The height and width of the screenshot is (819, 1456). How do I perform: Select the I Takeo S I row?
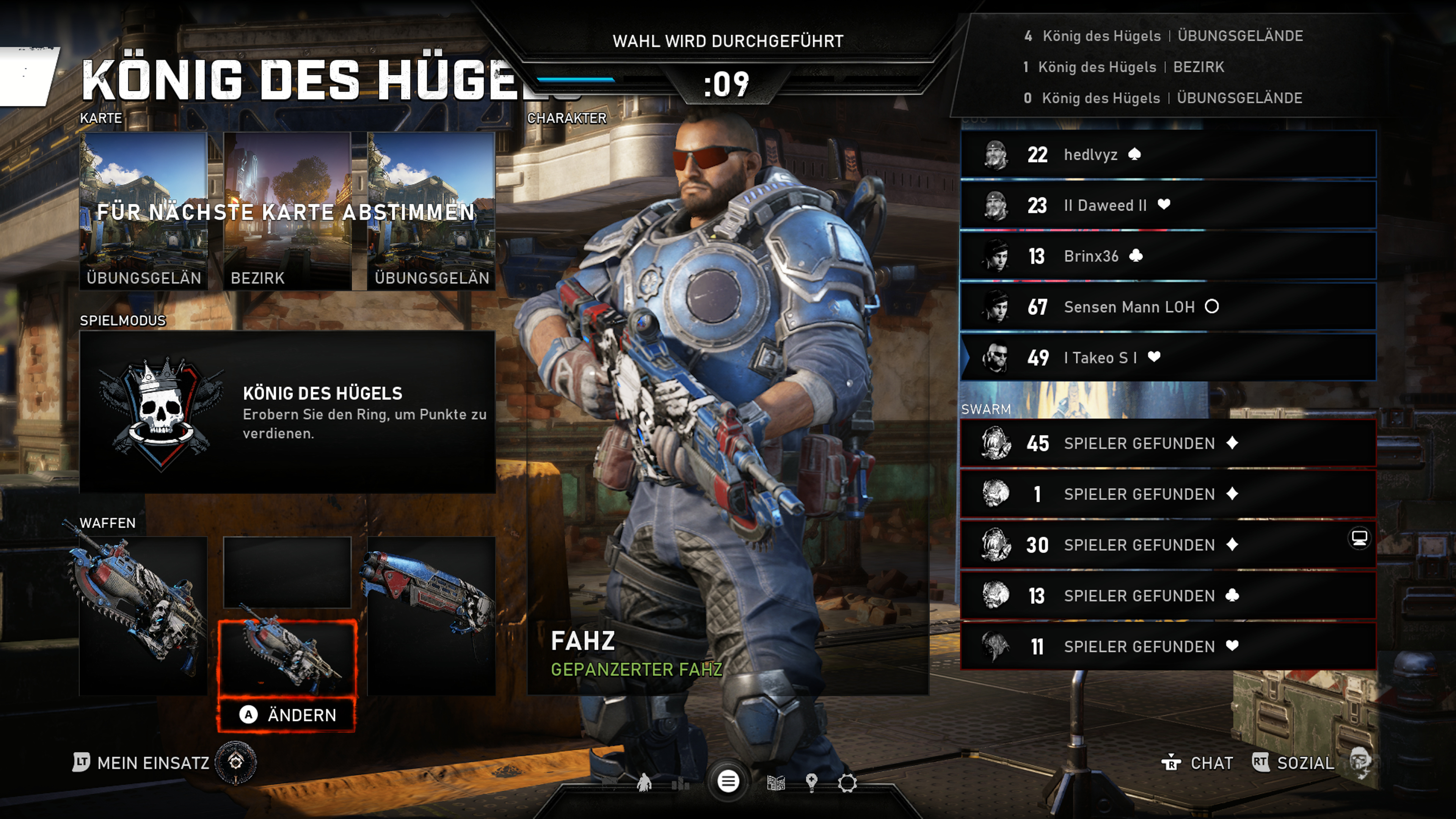click(1168, 358)
